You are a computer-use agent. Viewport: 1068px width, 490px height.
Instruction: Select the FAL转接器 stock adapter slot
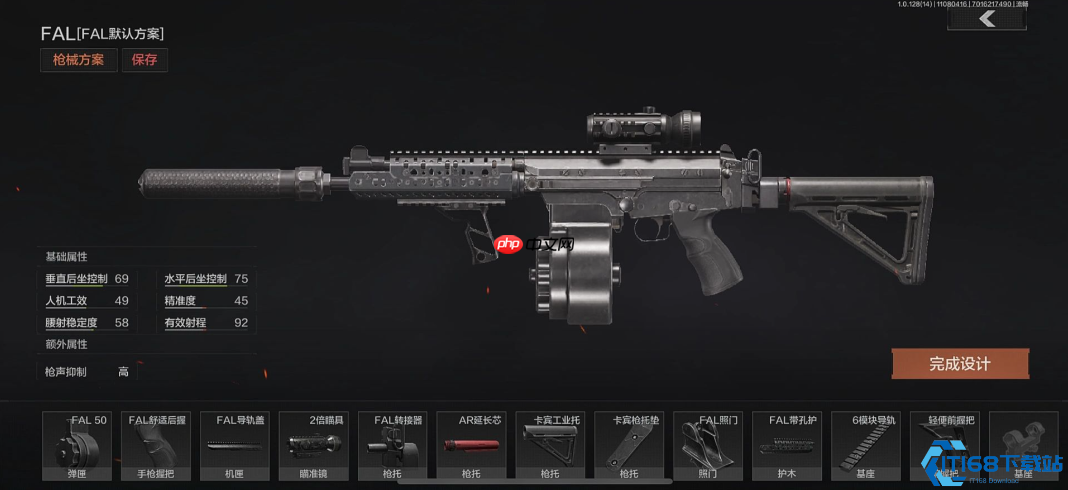[393, 446]
